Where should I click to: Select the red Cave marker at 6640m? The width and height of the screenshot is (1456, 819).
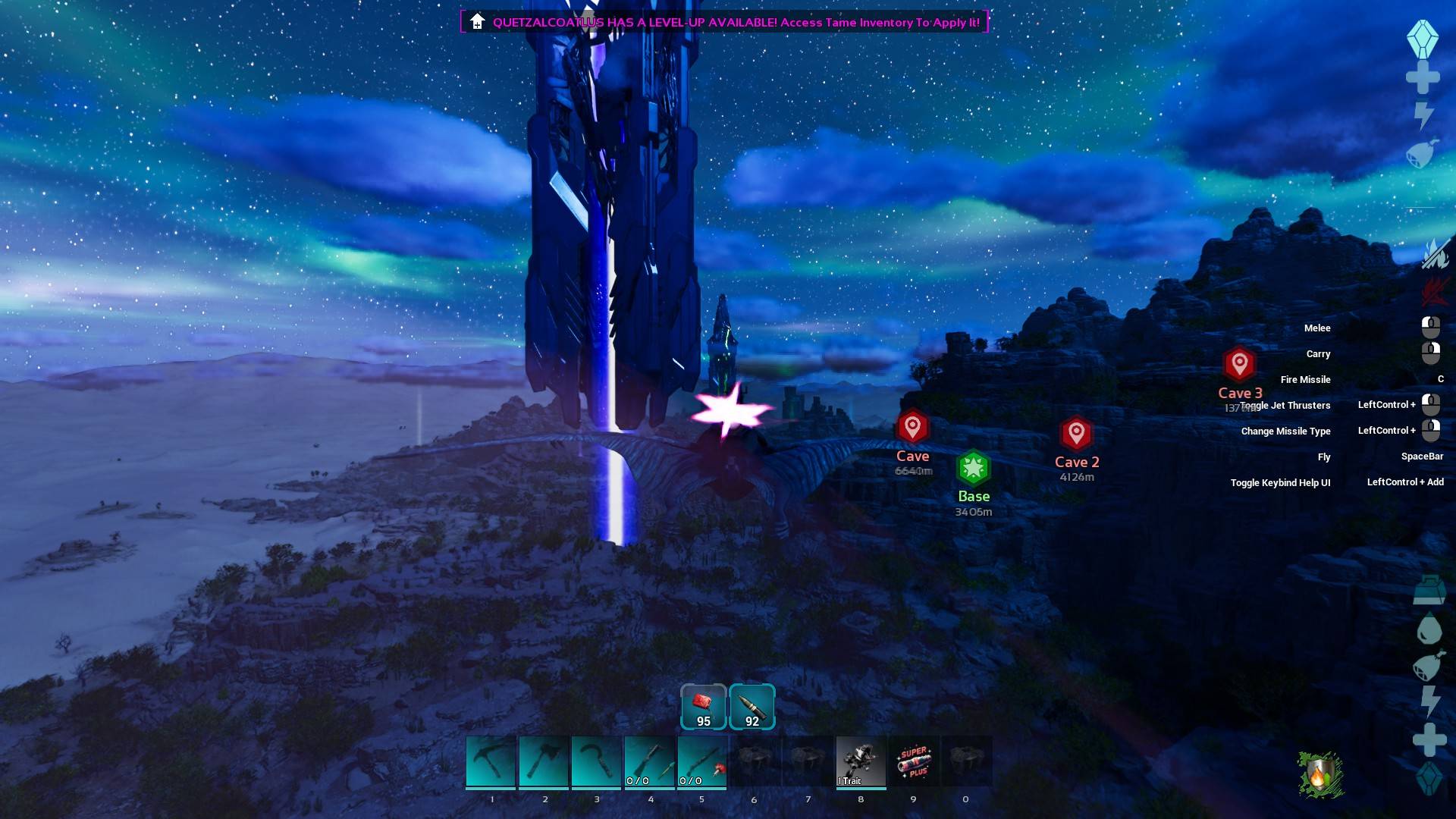pyautogui.click(x=912, y=428)
